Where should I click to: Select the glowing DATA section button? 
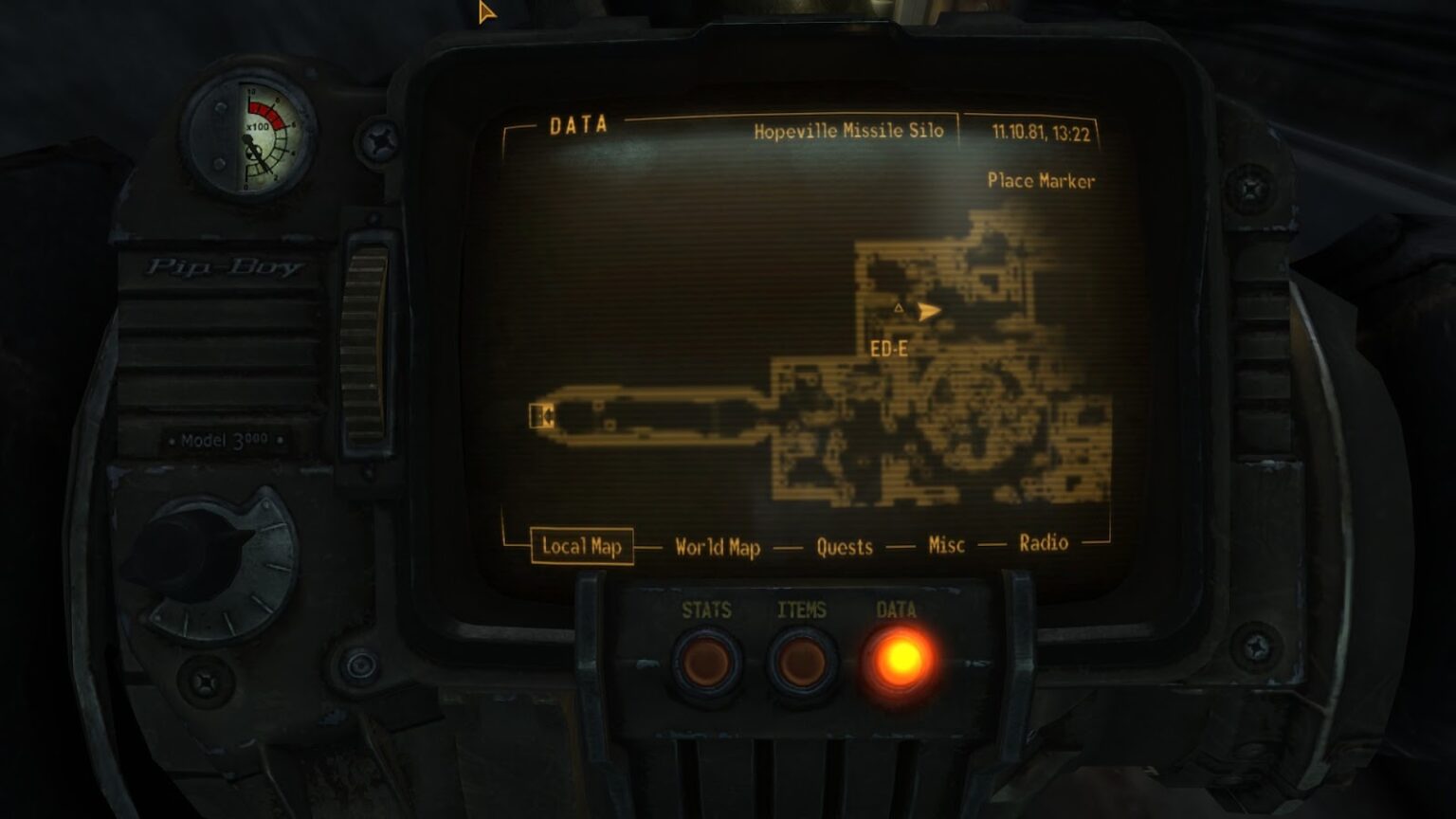click(x=898, y=660)
